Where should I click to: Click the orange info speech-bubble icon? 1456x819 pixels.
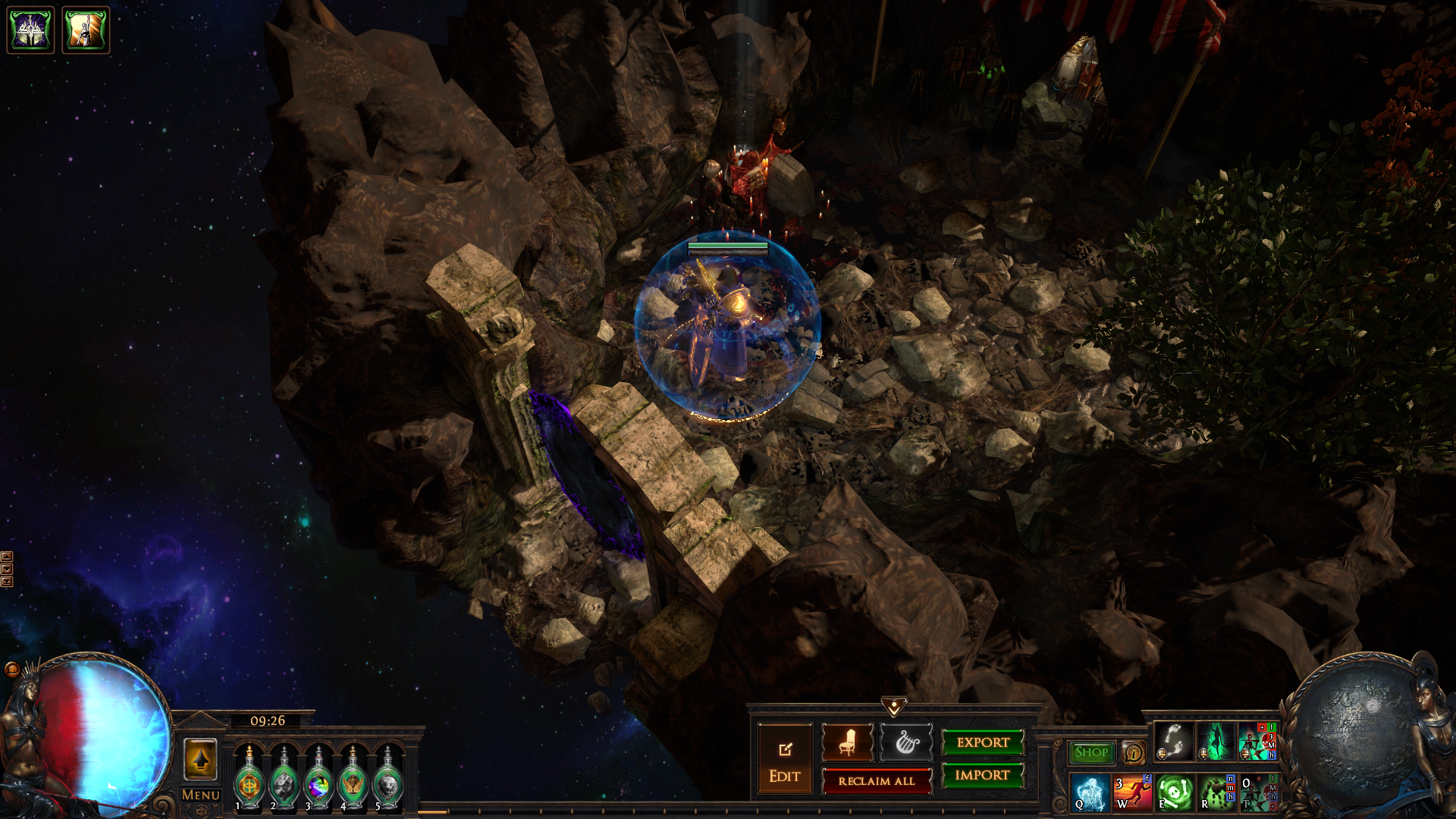pyautogui.click(x=1133, y=753)
